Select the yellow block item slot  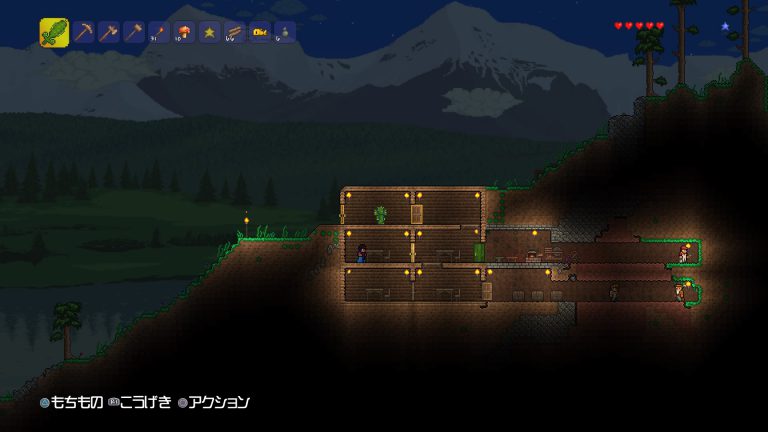click(259, 33)
